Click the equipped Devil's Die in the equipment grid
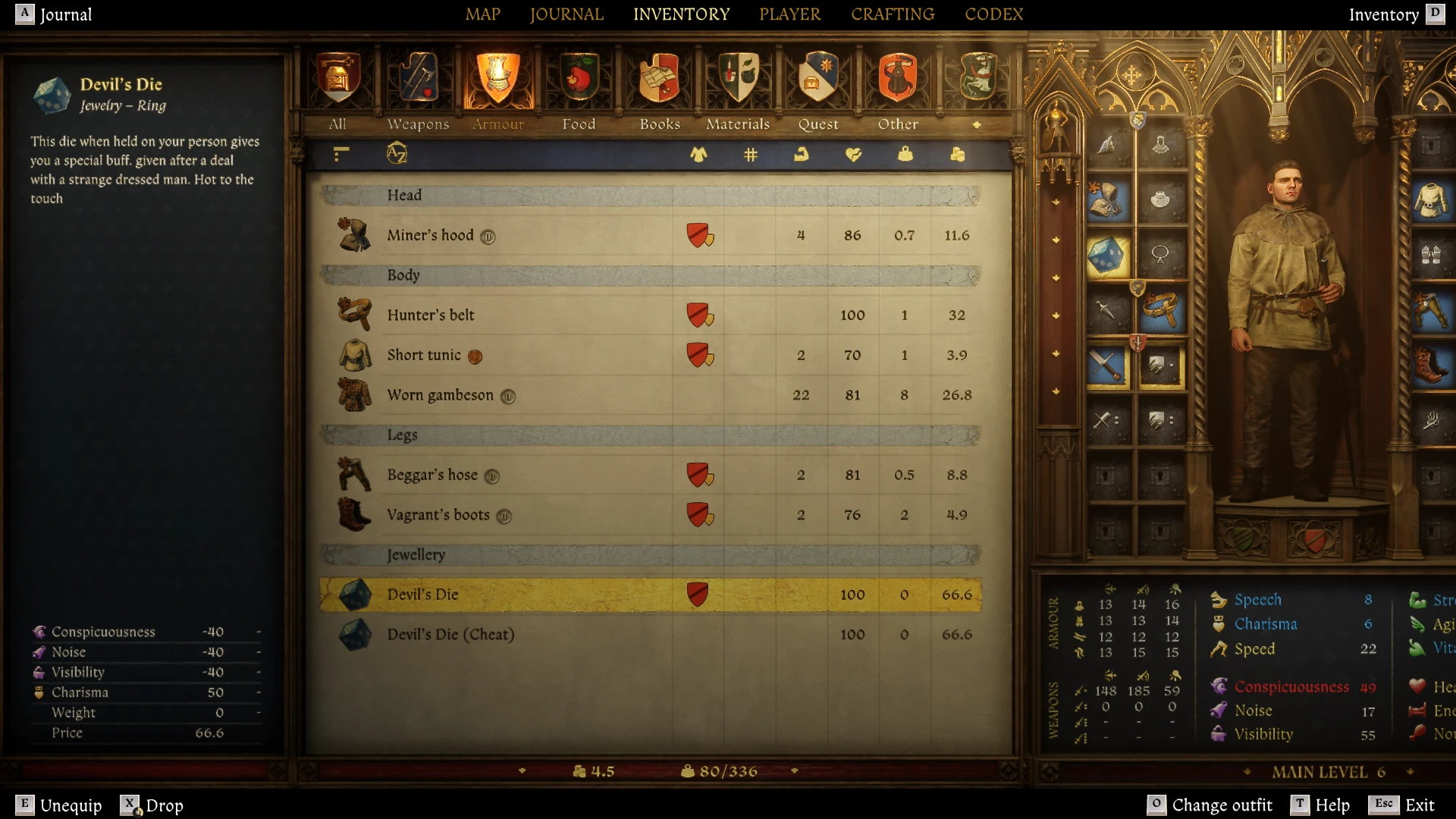 (x=1106, y=256)
